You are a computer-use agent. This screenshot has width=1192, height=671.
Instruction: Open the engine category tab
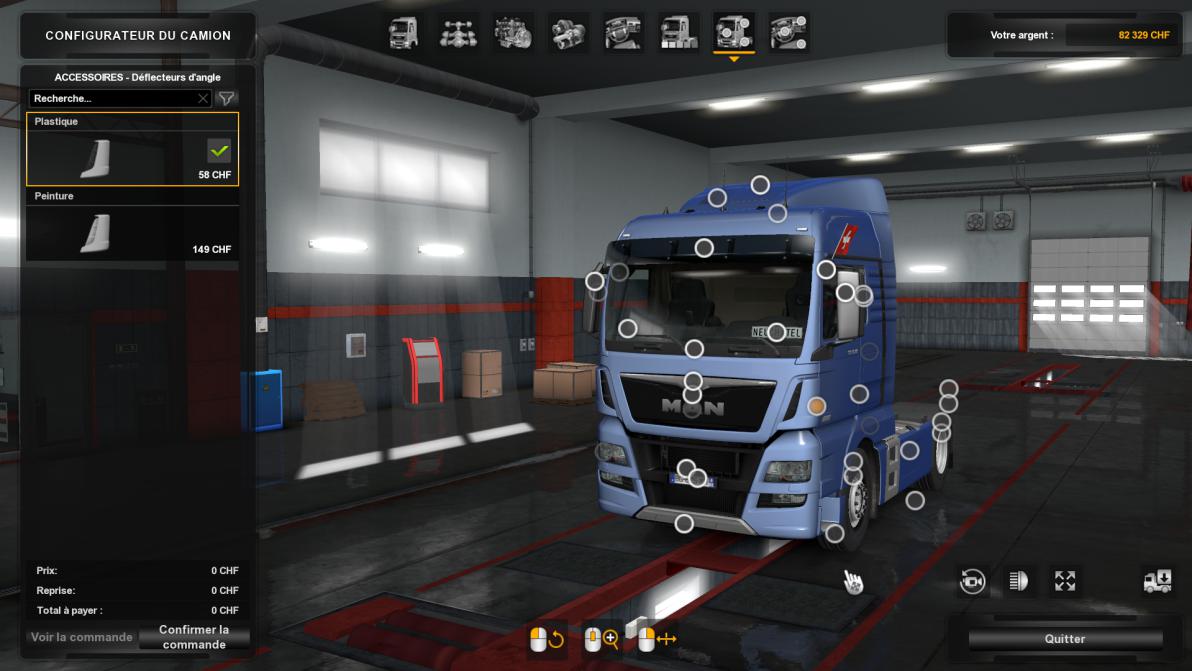click(x=513, y=33)
